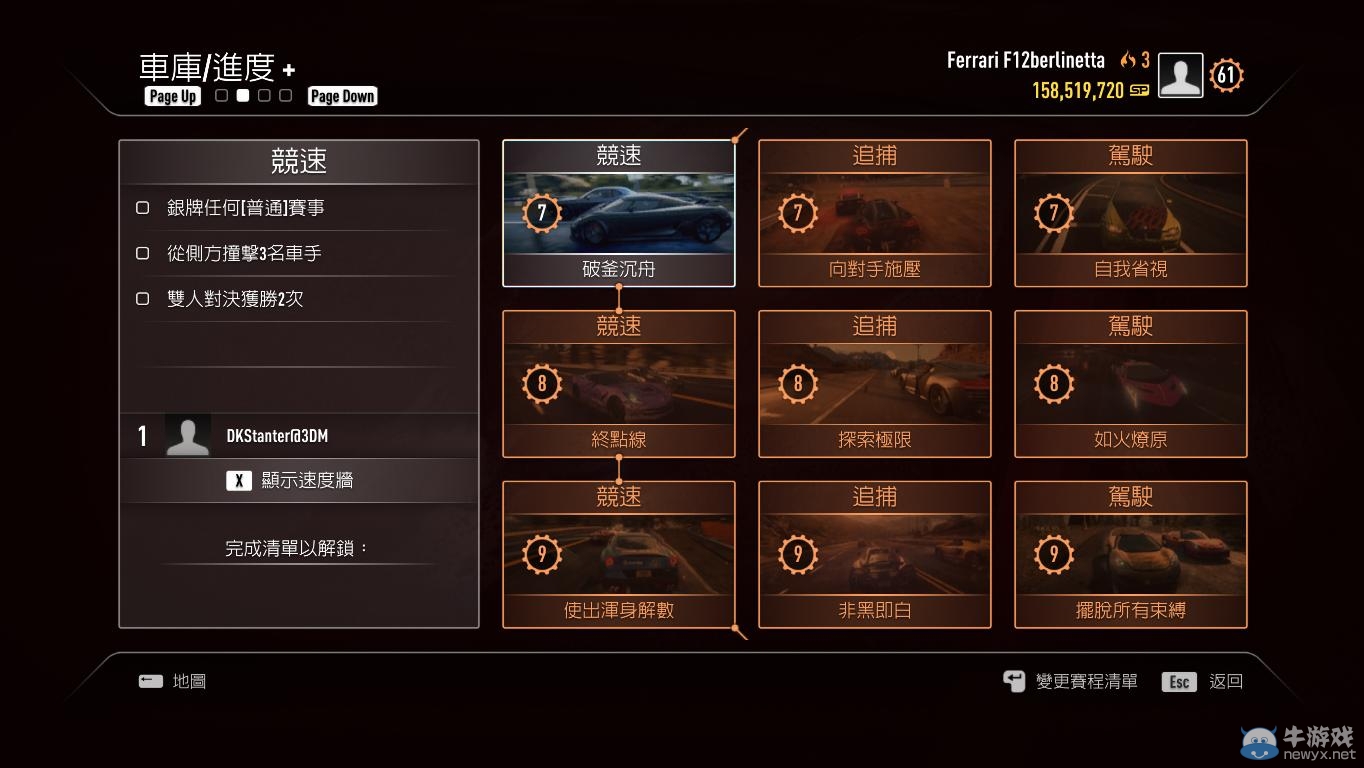Open the 破釜沉舟 race event thumbnail

tap(618, 210)
